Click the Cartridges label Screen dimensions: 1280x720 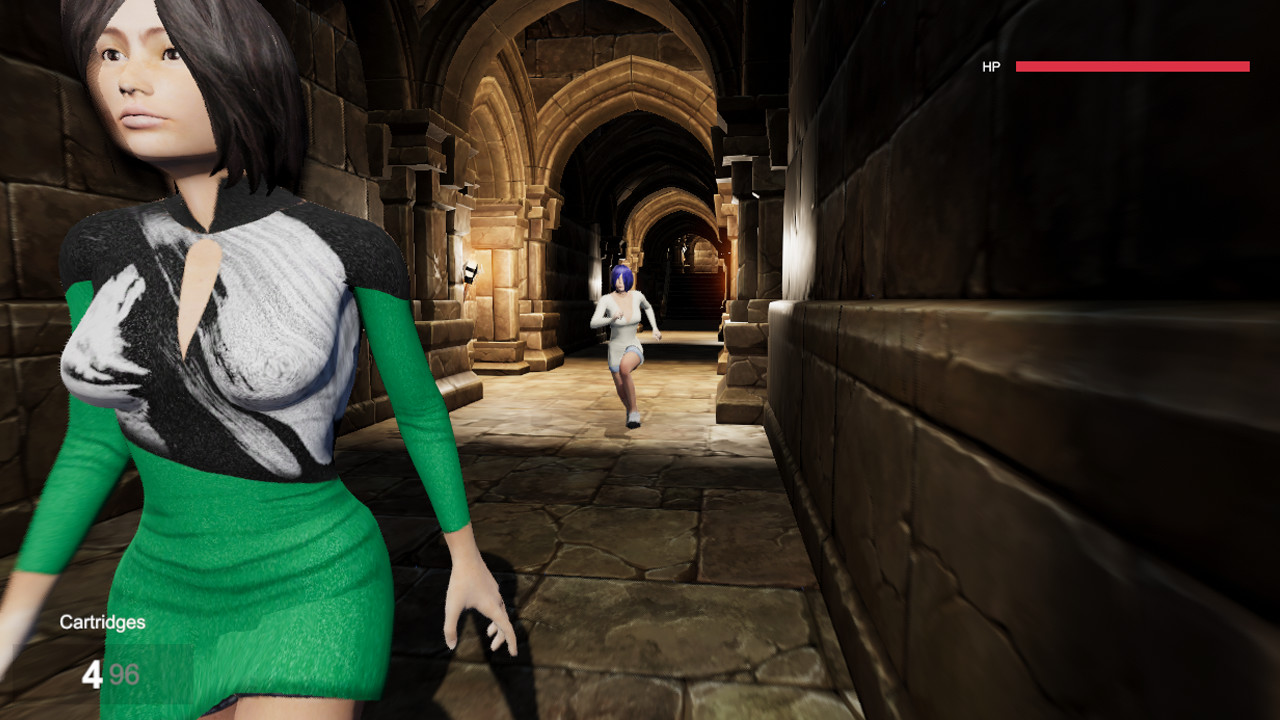[x=102, y=621]
